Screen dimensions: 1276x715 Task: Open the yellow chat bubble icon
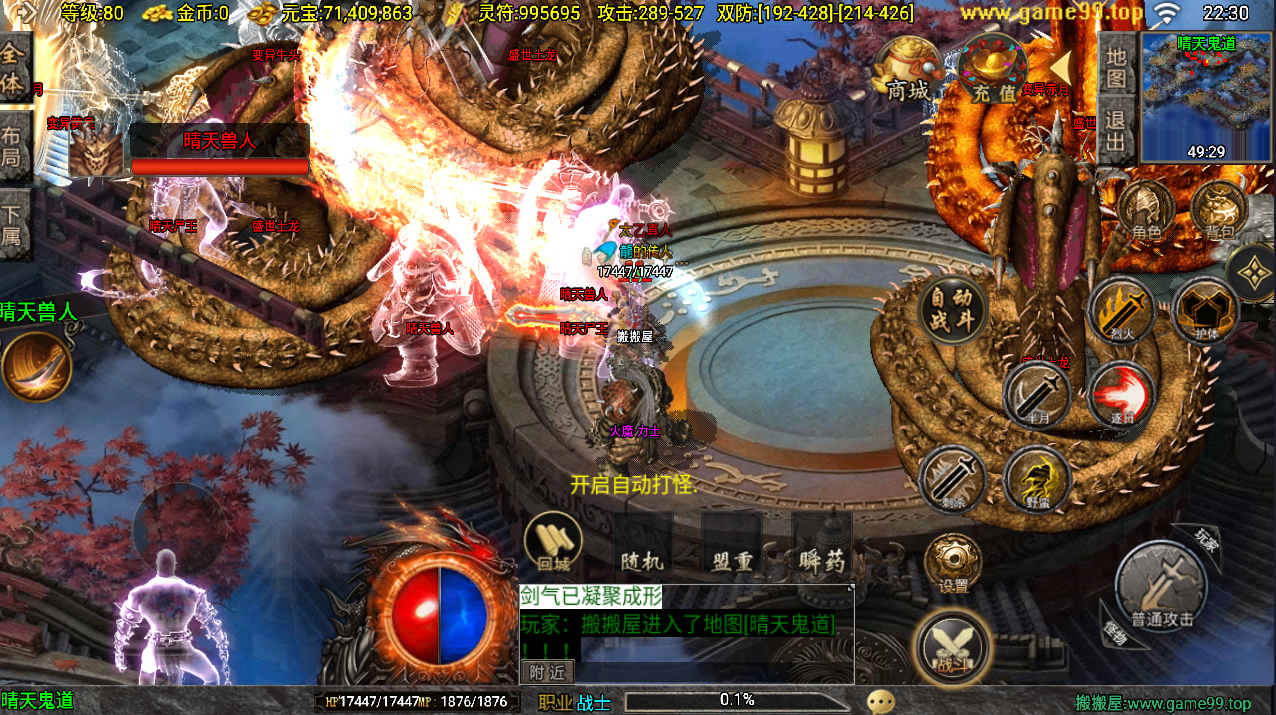coord(881,702)
